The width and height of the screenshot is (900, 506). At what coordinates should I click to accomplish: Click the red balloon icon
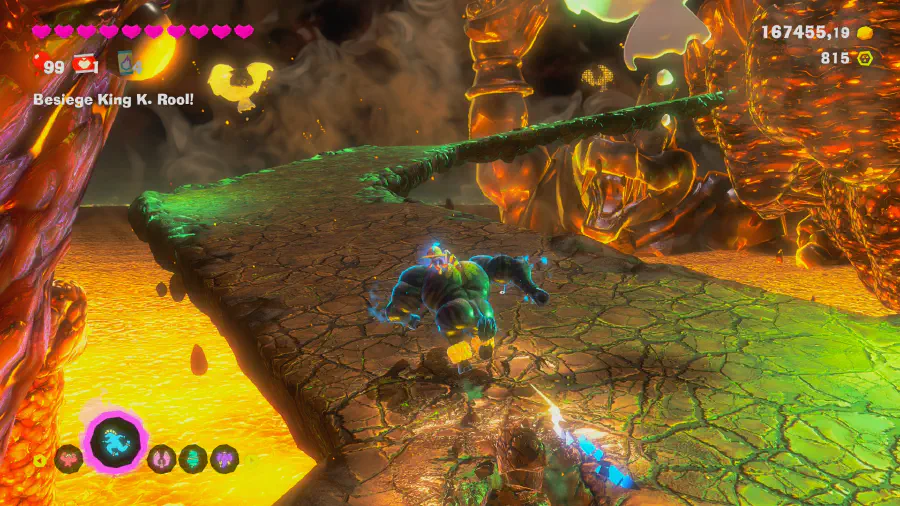[x=38, y=65]
